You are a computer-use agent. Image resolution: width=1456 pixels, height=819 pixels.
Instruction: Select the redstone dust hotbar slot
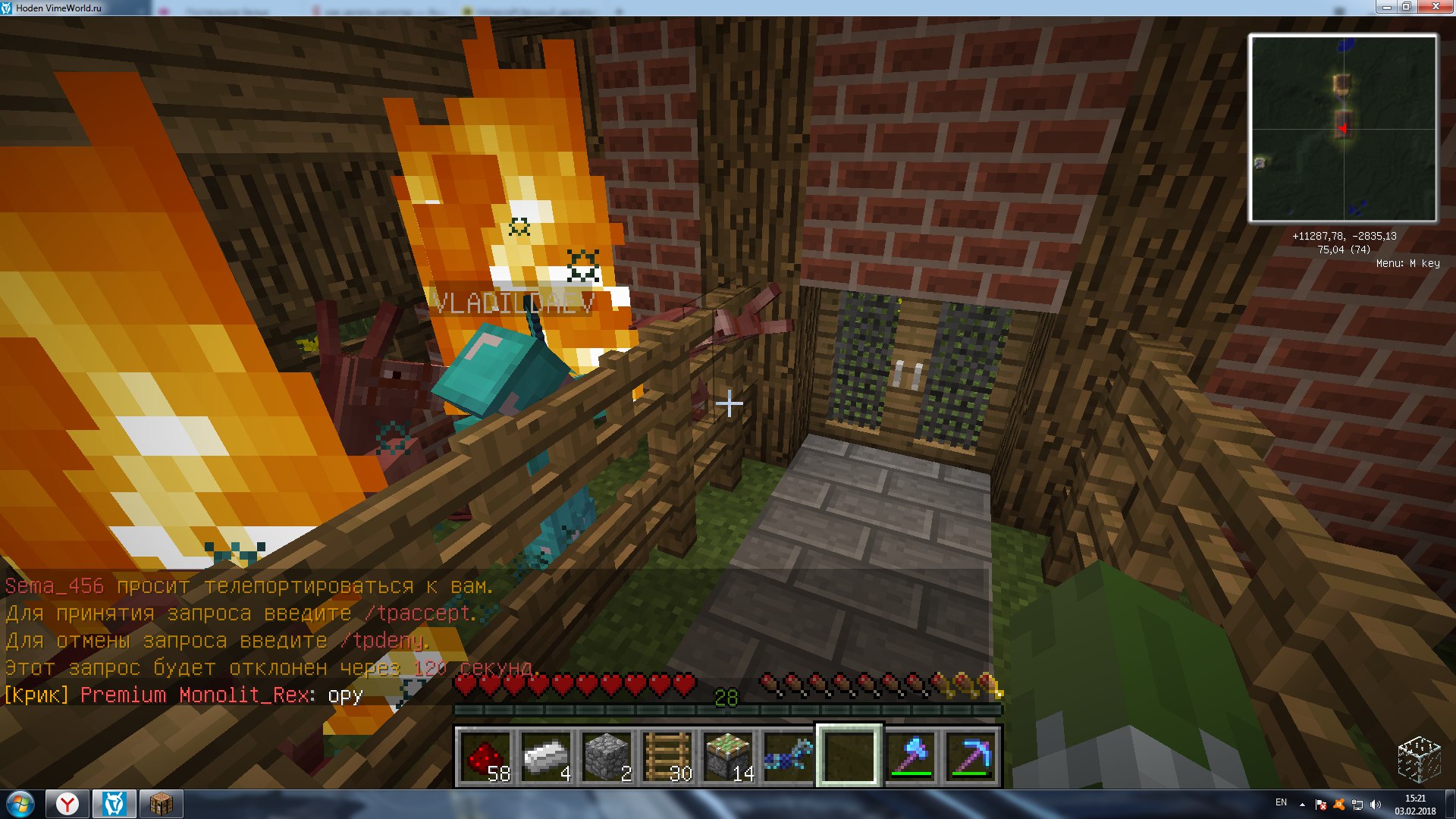(x=485, y=756)
